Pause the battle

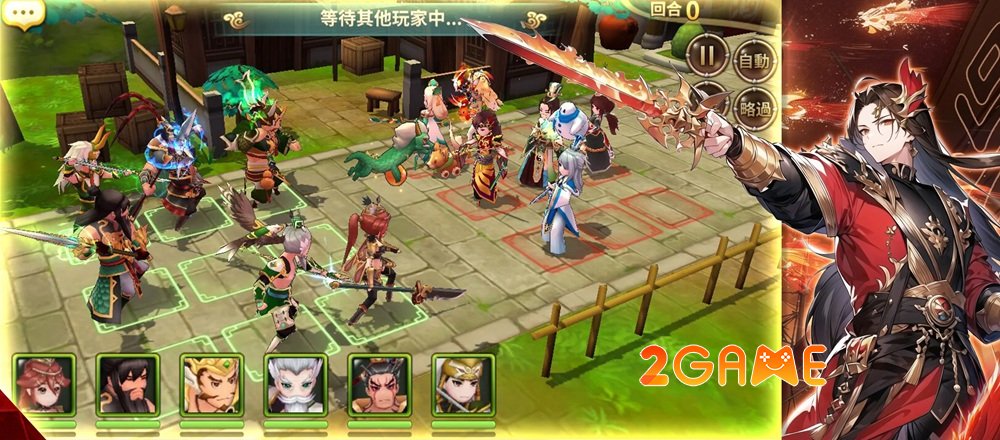pyautogui.click(x=707, y=57)
